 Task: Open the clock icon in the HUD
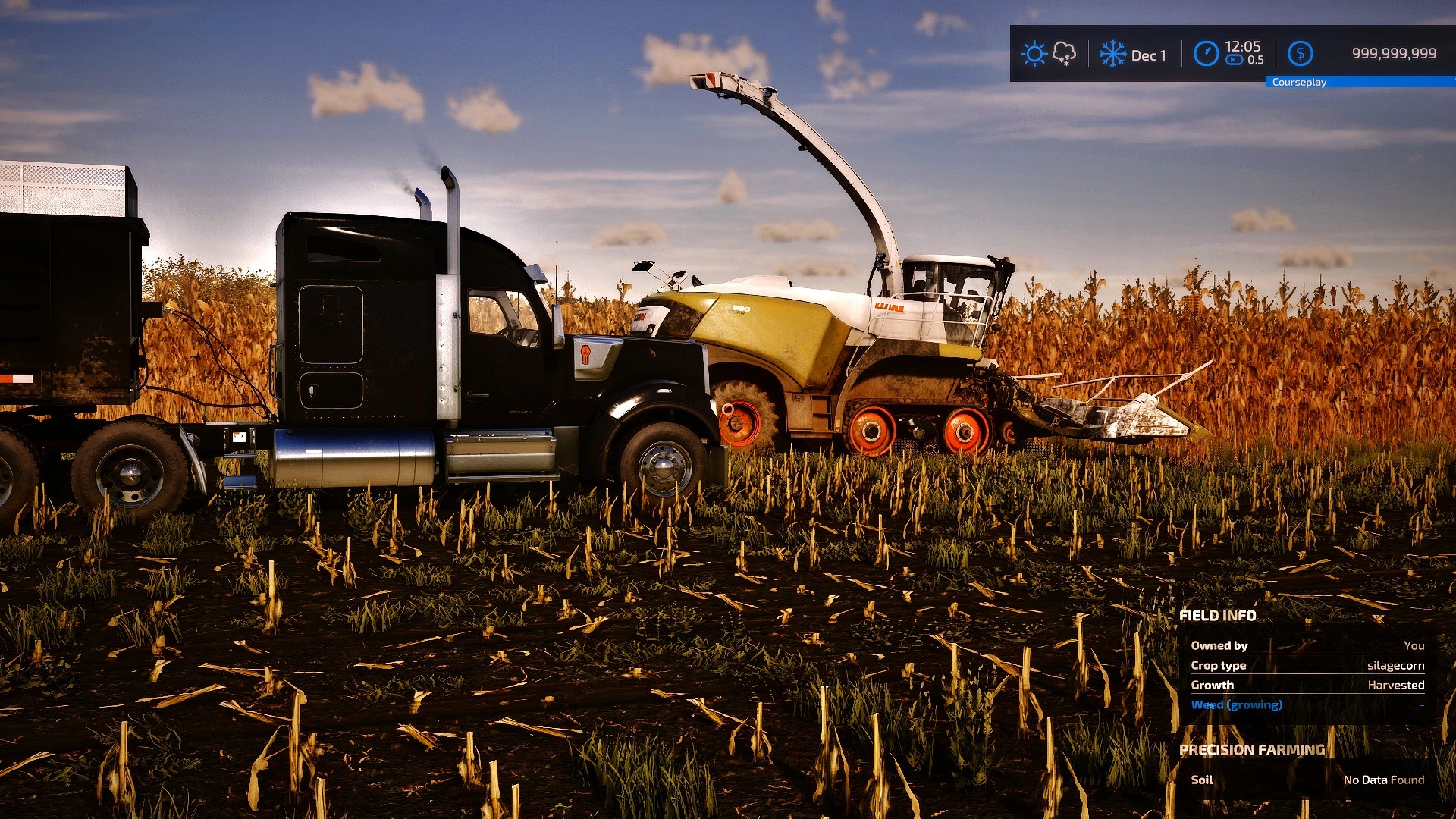pyautogui.click(x=1206, y=53)
